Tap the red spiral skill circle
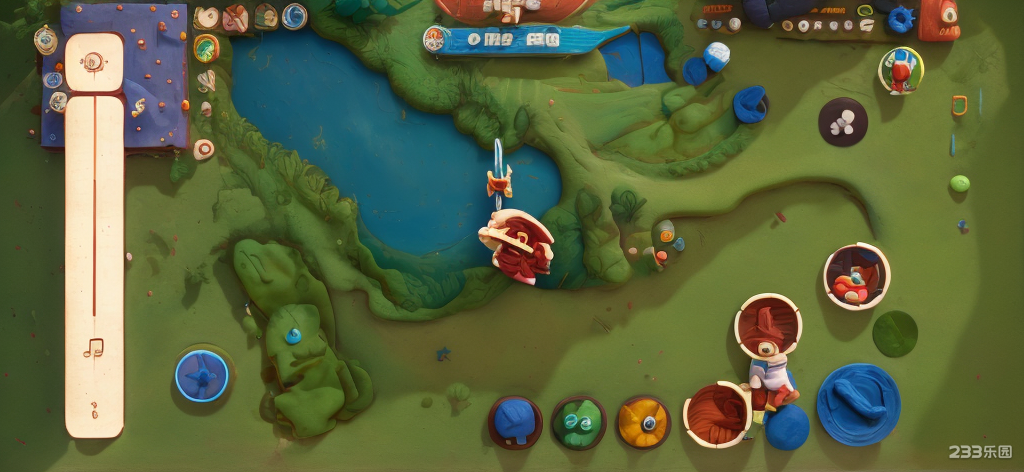 [716, 413]
